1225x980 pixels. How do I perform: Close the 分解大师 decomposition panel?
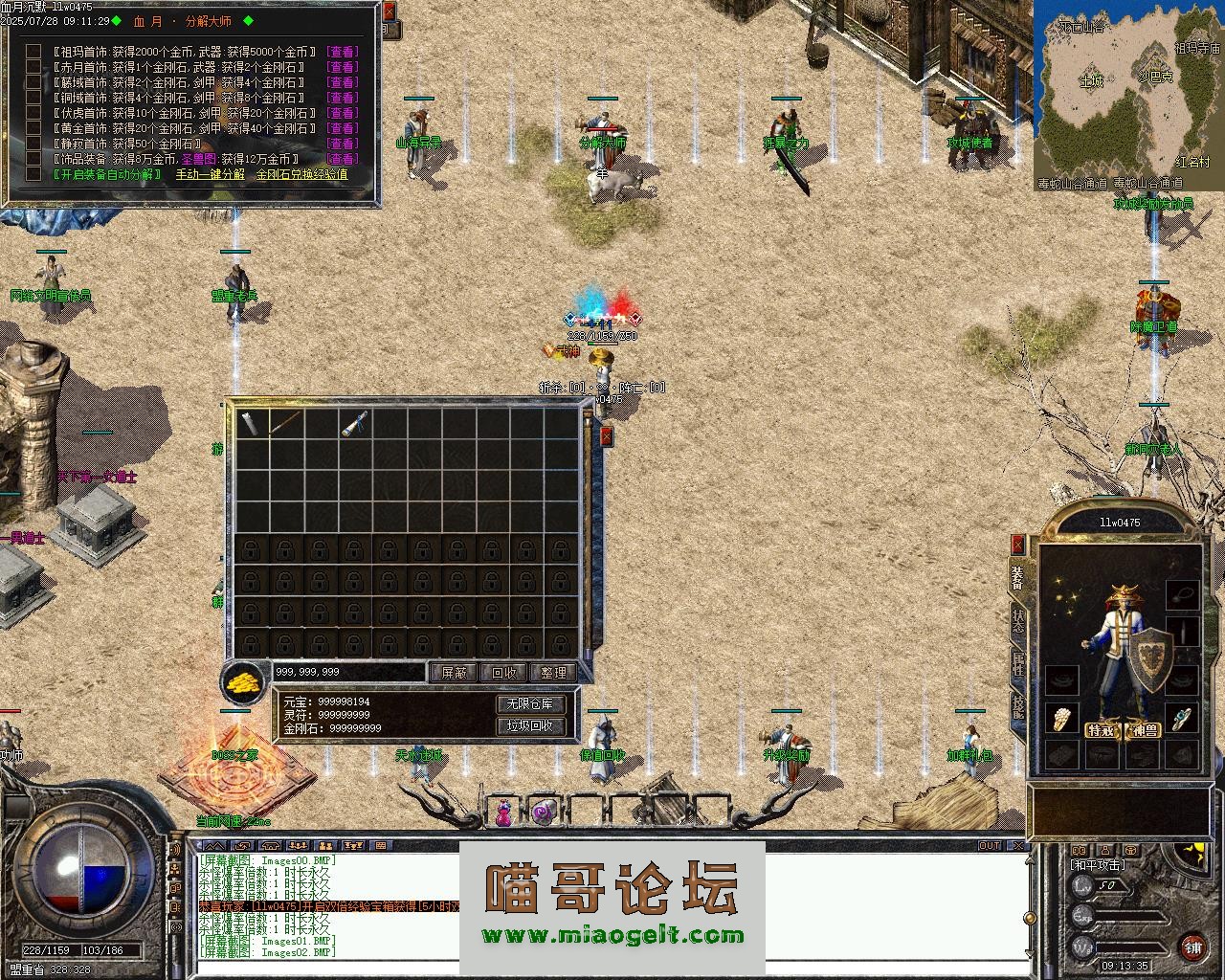(x=389, y=11)
